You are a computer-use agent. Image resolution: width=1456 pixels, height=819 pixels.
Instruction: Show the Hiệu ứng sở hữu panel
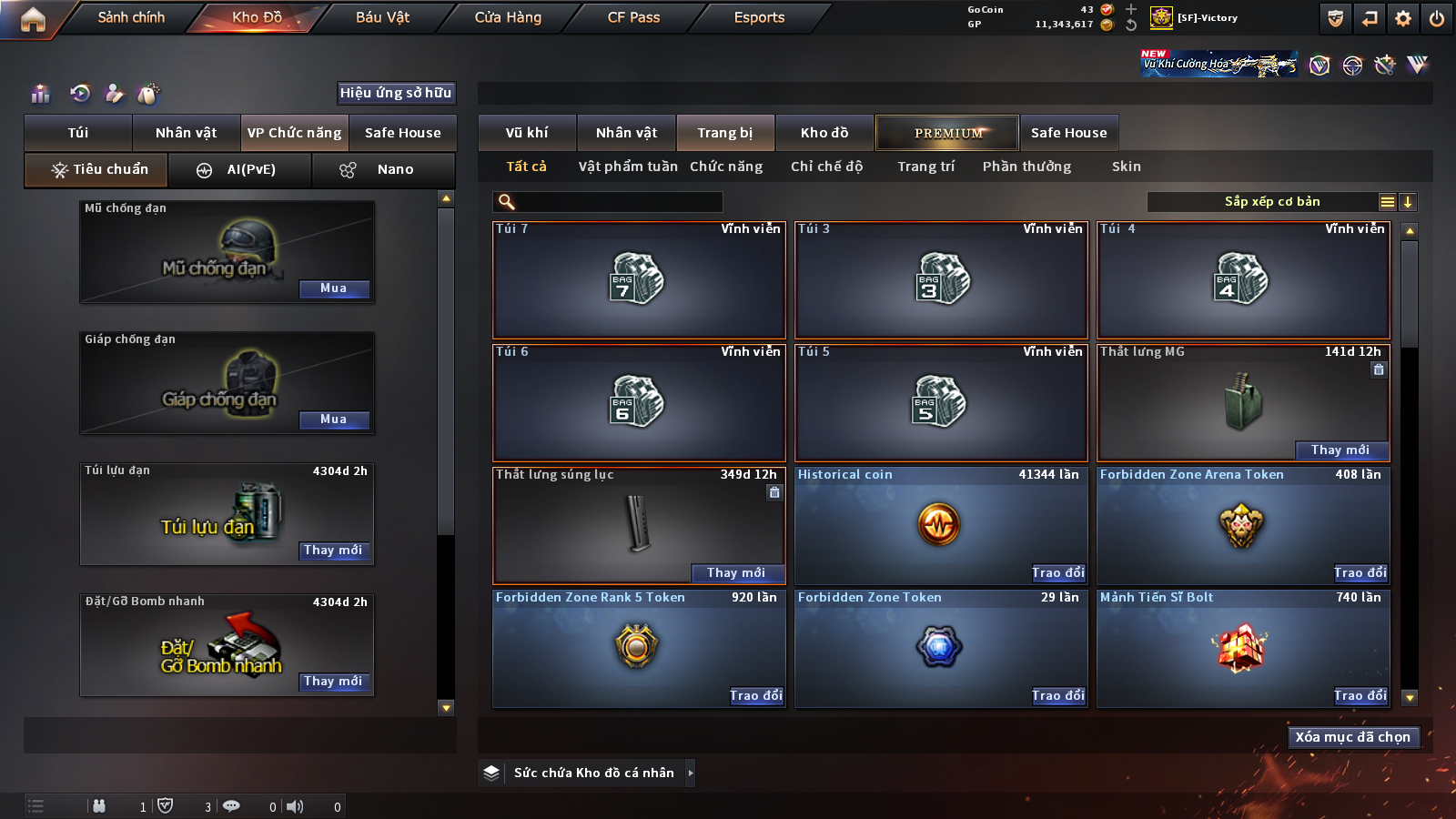pyautogui.click(x=396, y=93)
